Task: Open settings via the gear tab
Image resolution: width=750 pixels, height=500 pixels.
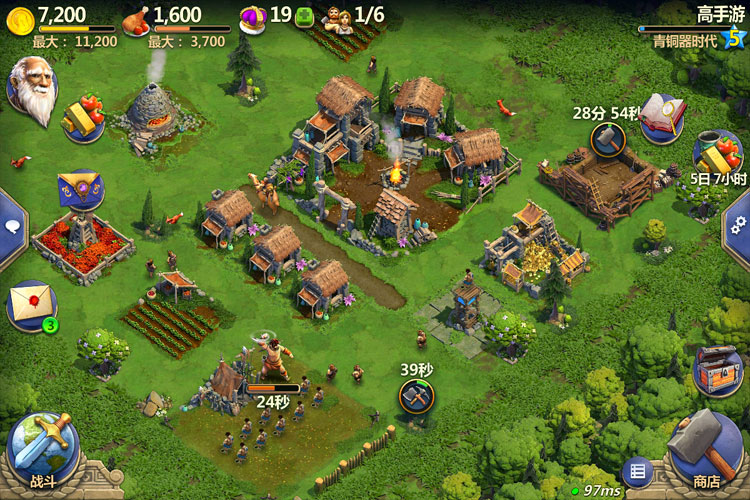Action: coord(740,226)
